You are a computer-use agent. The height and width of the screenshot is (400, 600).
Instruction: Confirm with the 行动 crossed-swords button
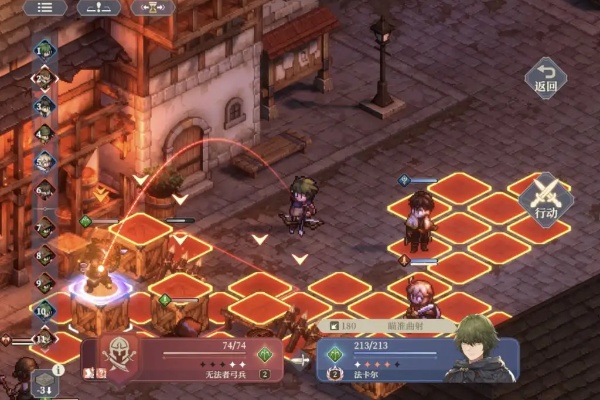click(546, 197)
